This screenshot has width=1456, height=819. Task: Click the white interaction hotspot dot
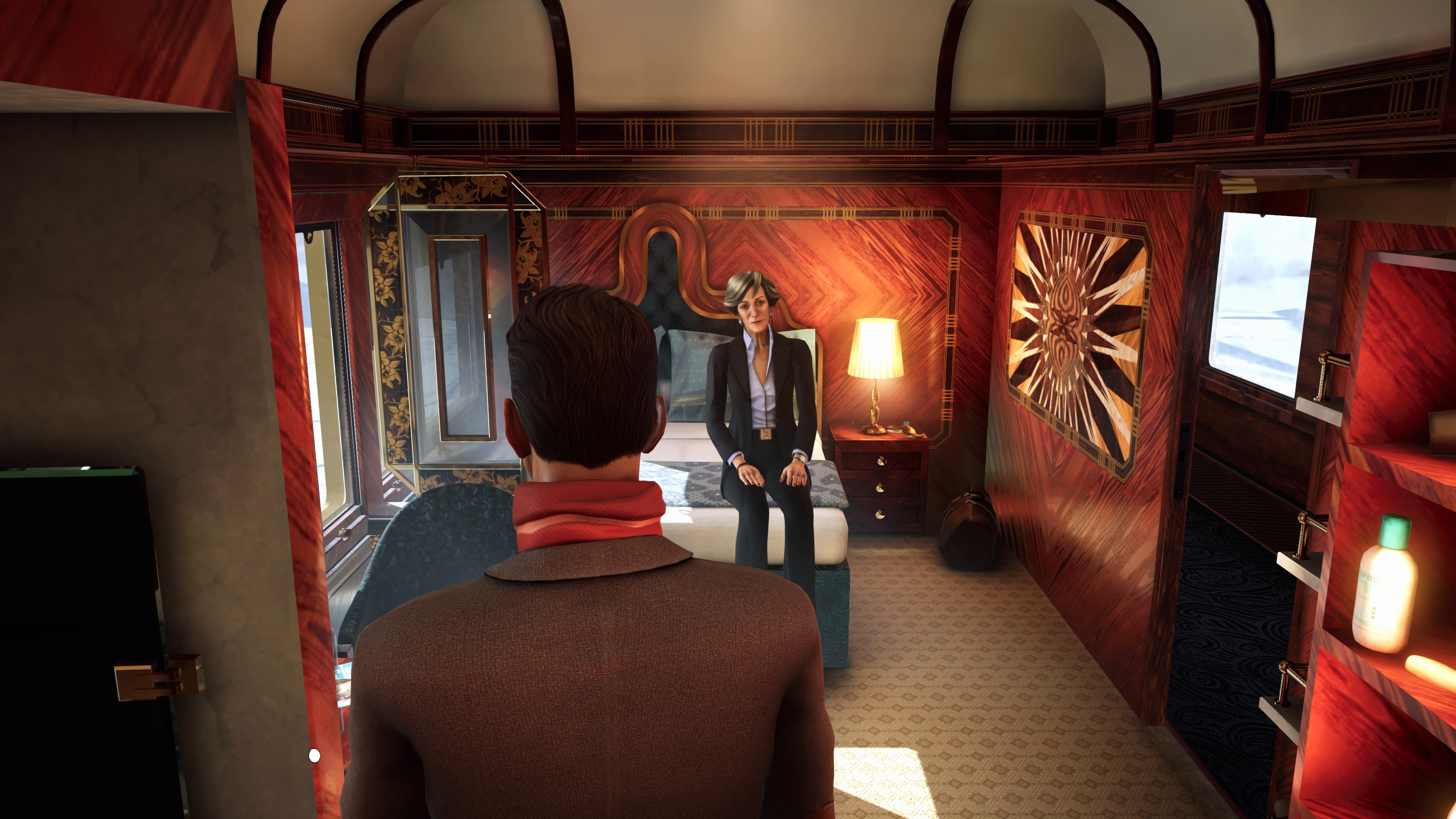pyautogui.click(x=315, y=755)
